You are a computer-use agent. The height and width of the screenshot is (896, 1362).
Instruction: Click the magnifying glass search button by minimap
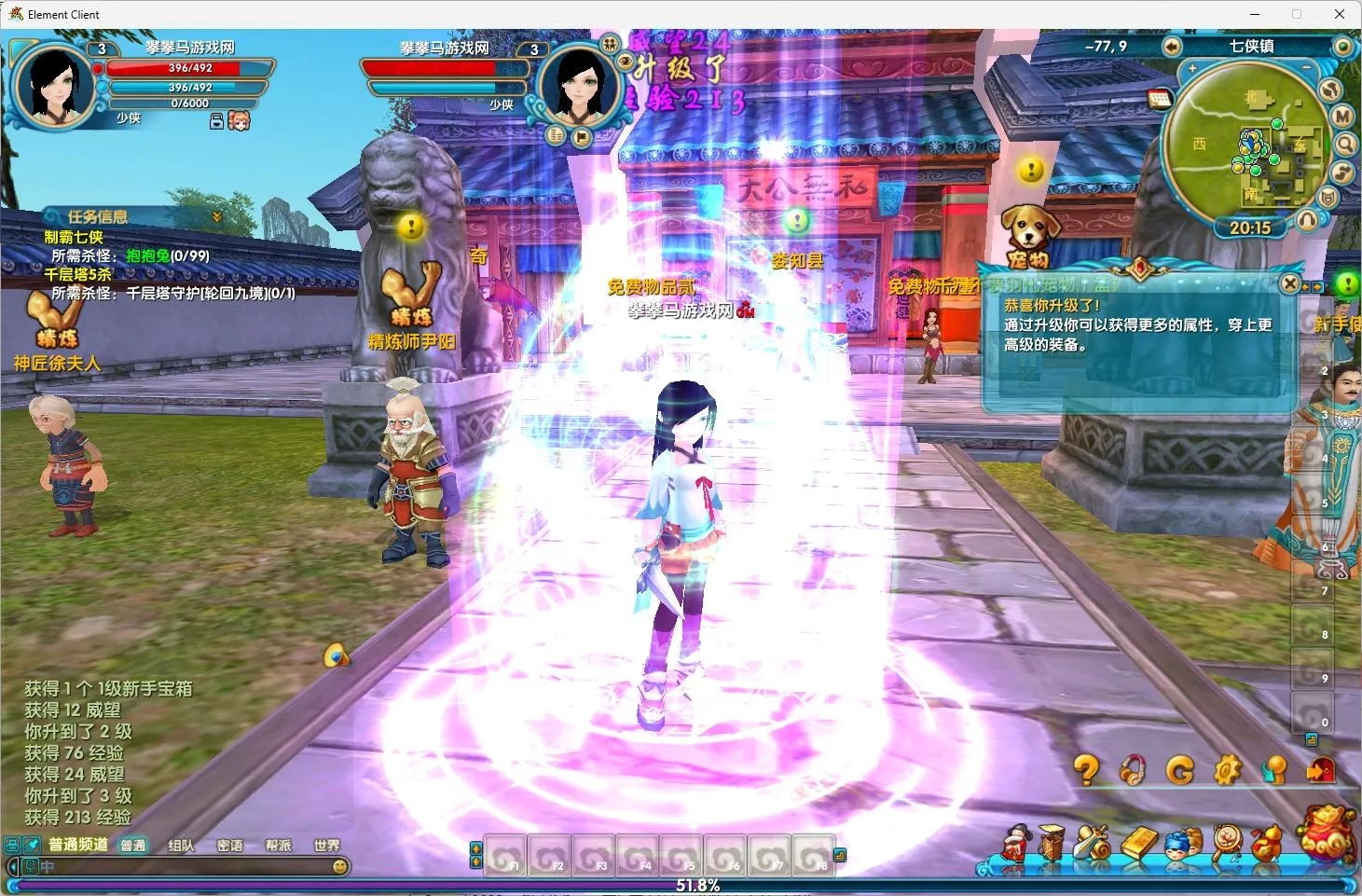point(1345,145)
